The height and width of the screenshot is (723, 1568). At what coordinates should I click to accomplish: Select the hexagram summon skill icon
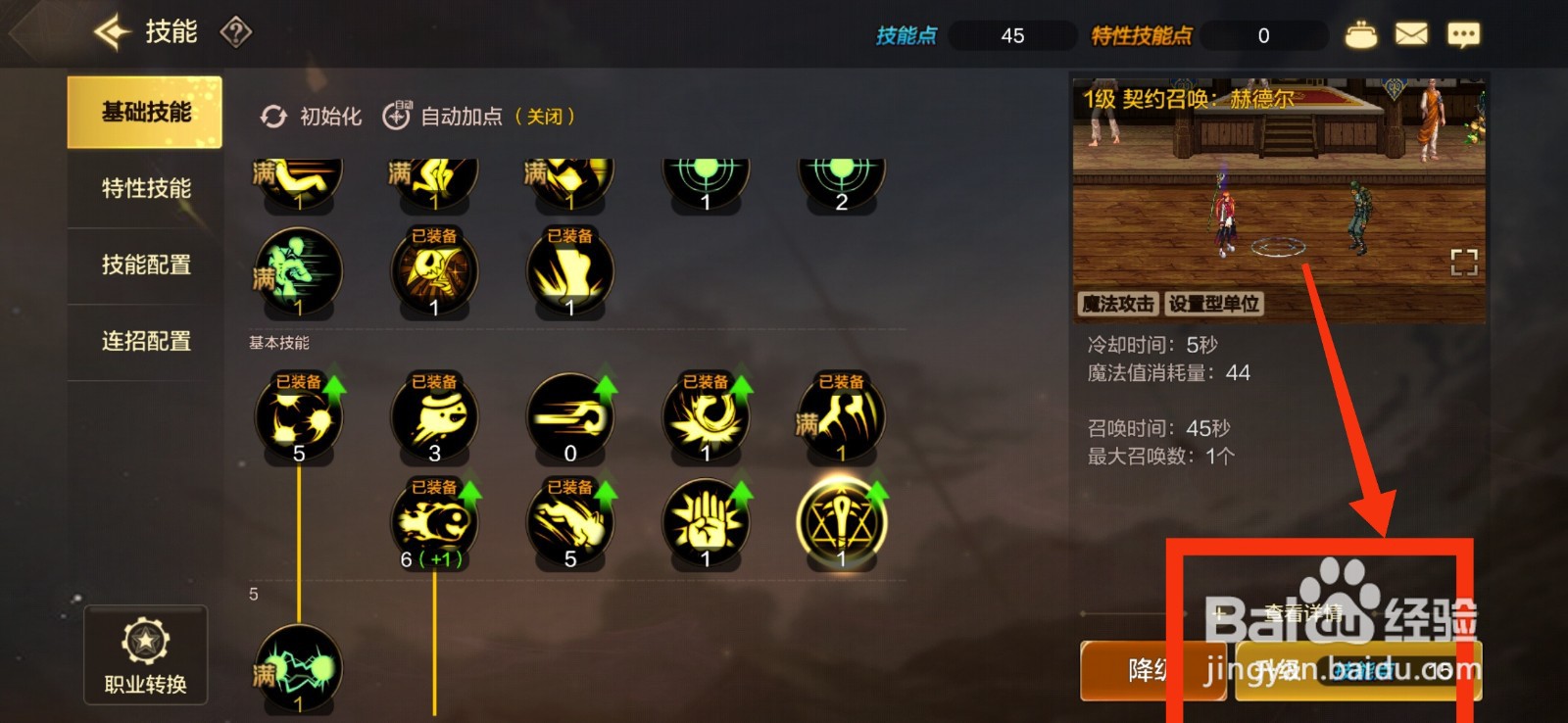tap(840, 522)
